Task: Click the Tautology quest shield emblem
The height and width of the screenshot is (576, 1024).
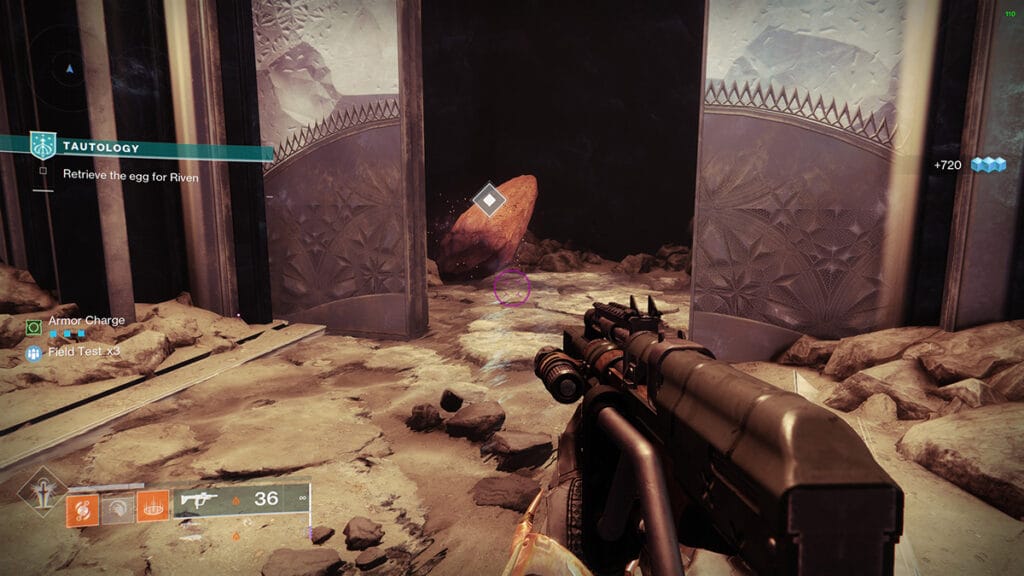Action: (44, 146)
